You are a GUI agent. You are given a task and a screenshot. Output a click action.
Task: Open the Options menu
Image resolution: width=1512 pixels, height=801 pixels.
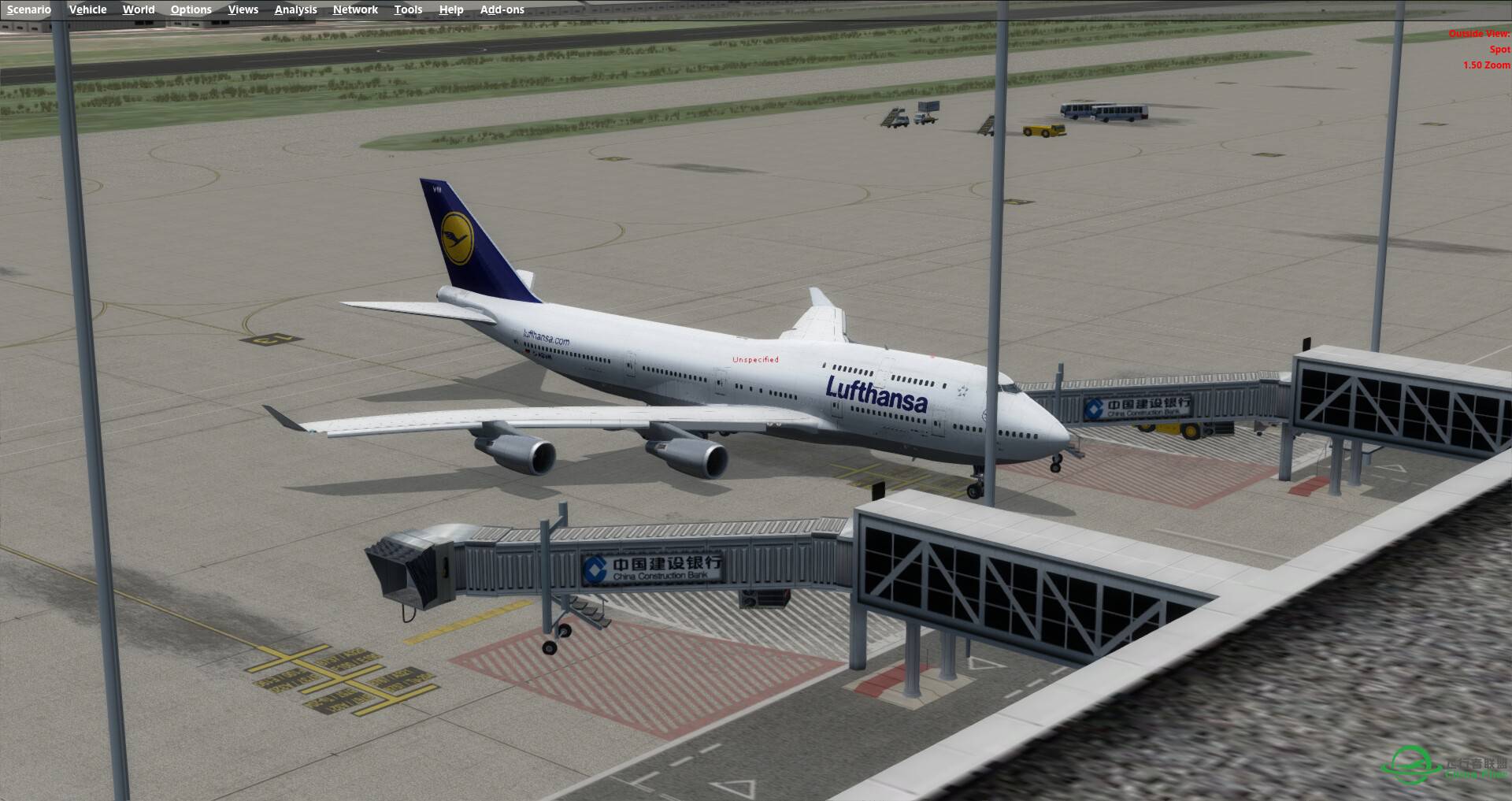tap(191, 9)
